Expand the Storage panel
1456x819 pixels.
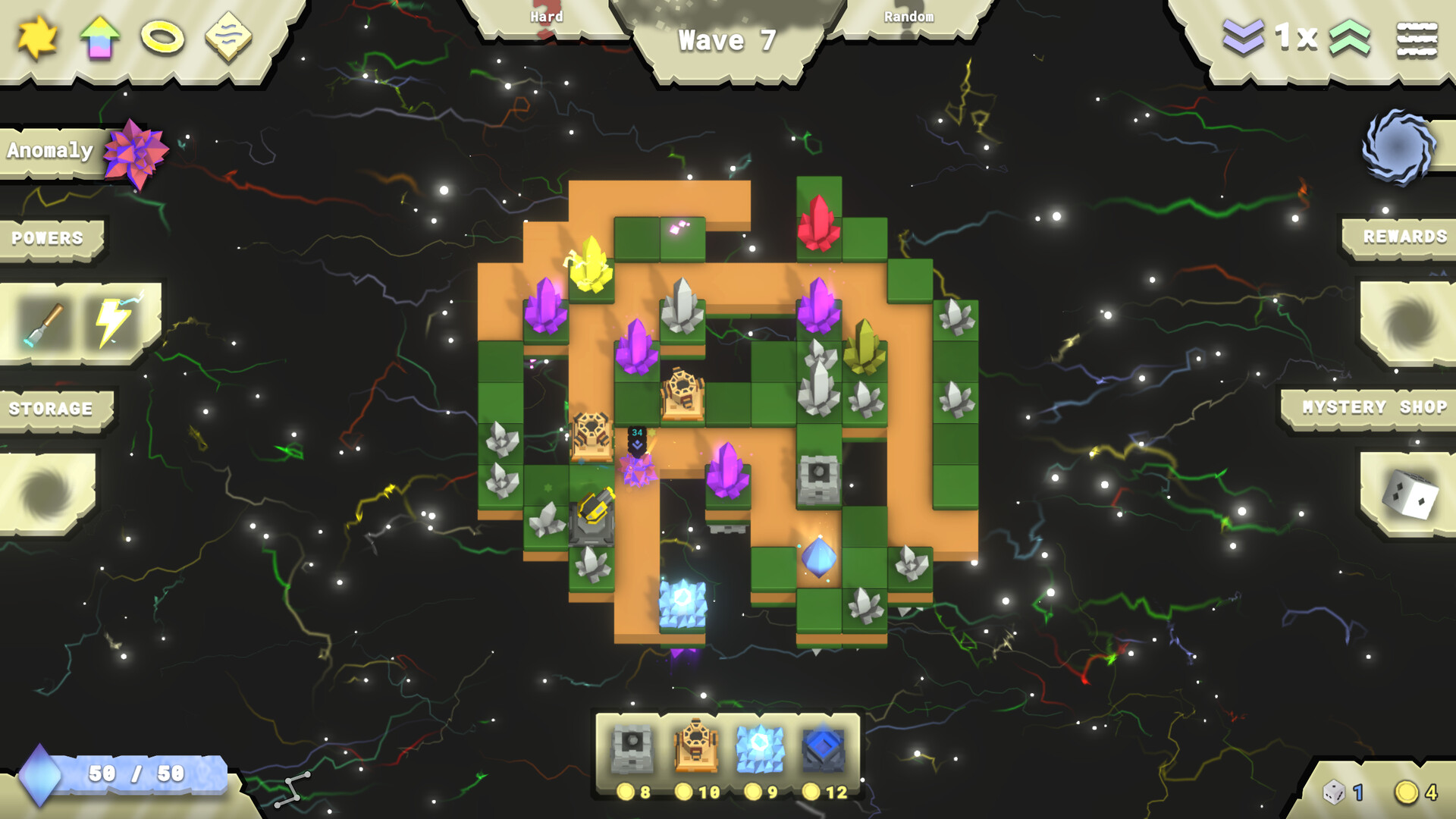coord(49,408)
